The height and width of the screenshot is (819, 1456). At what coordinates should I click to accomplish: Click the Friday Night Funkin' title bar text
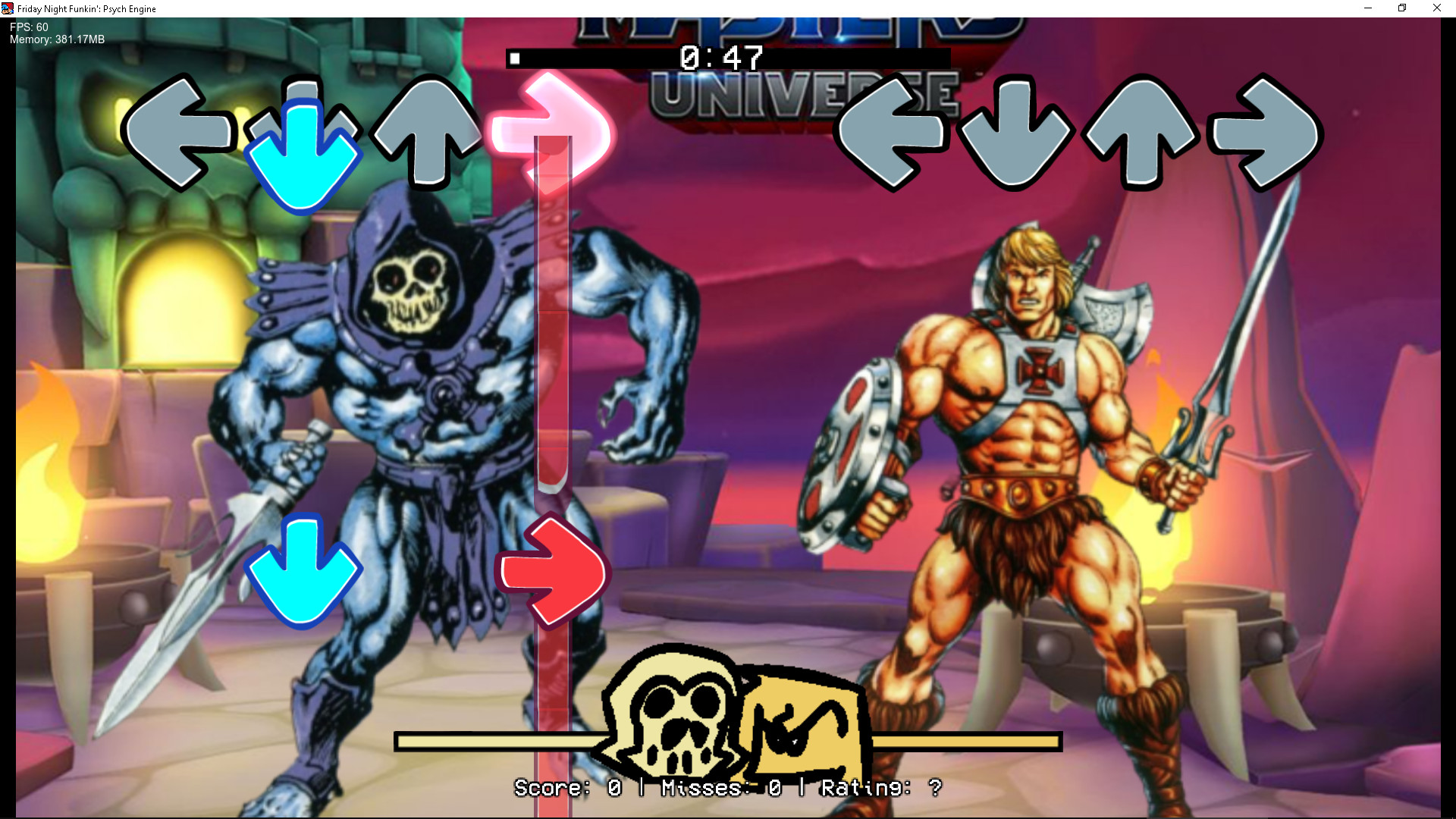86,8
